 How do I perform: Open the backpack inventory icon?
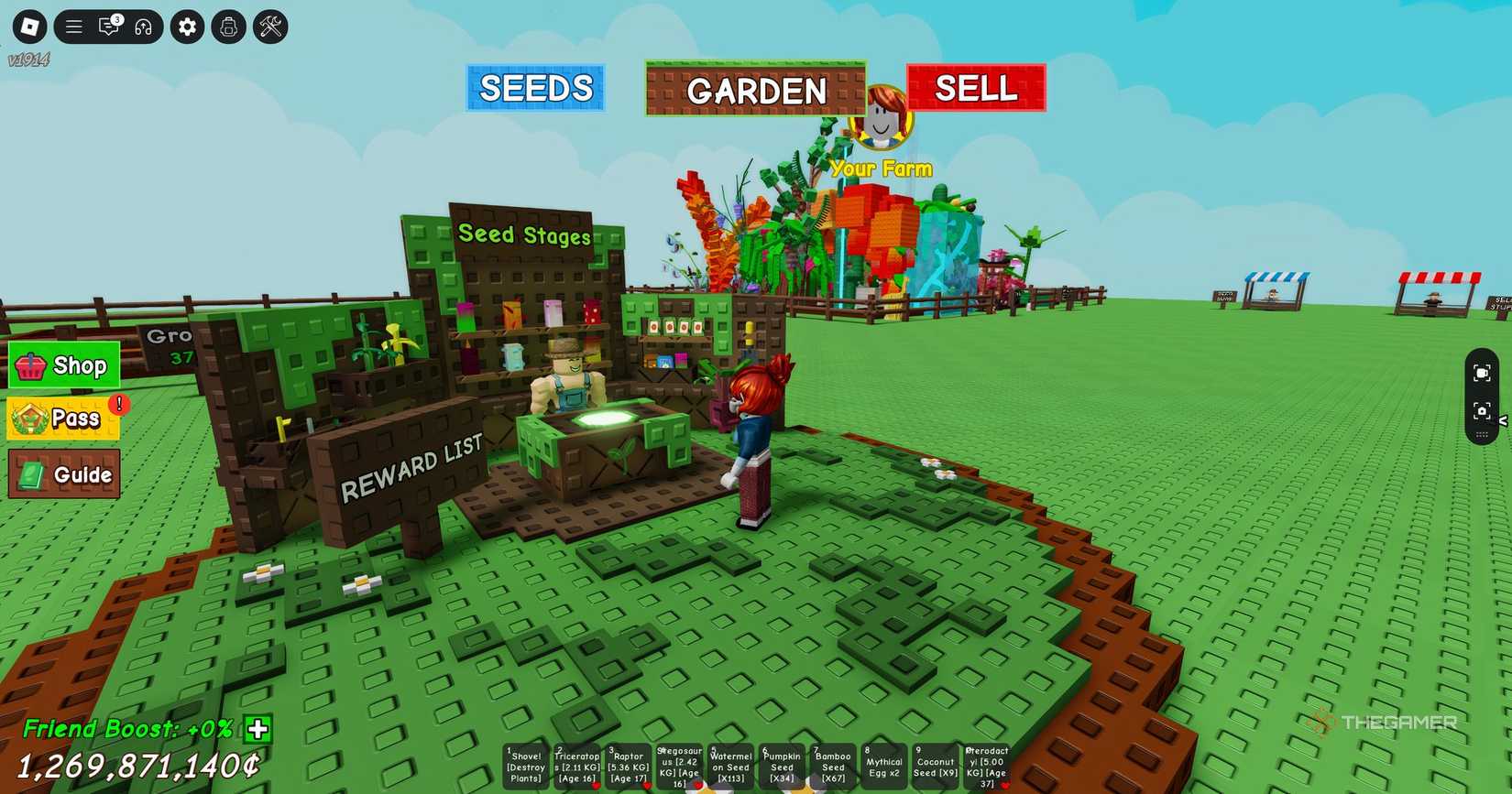(x=228, y=27)
